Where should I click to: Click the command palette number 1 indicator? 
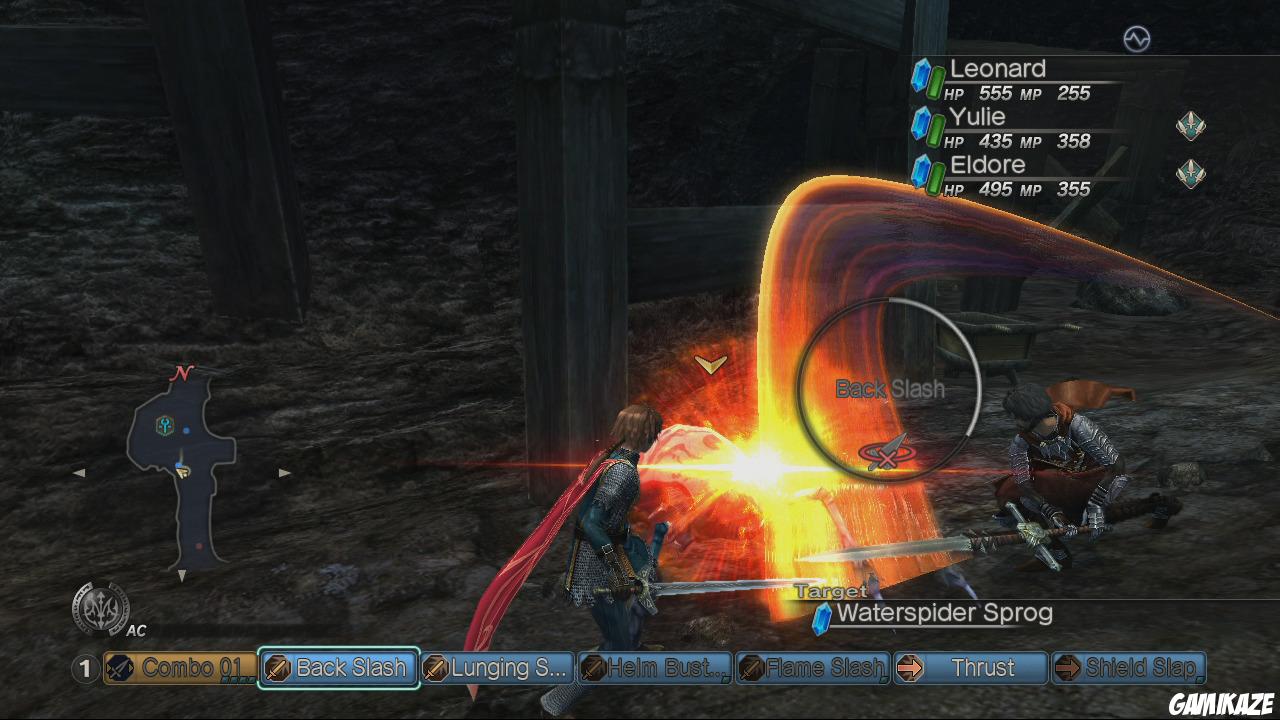pyautogui.click(x=86, y=668)
